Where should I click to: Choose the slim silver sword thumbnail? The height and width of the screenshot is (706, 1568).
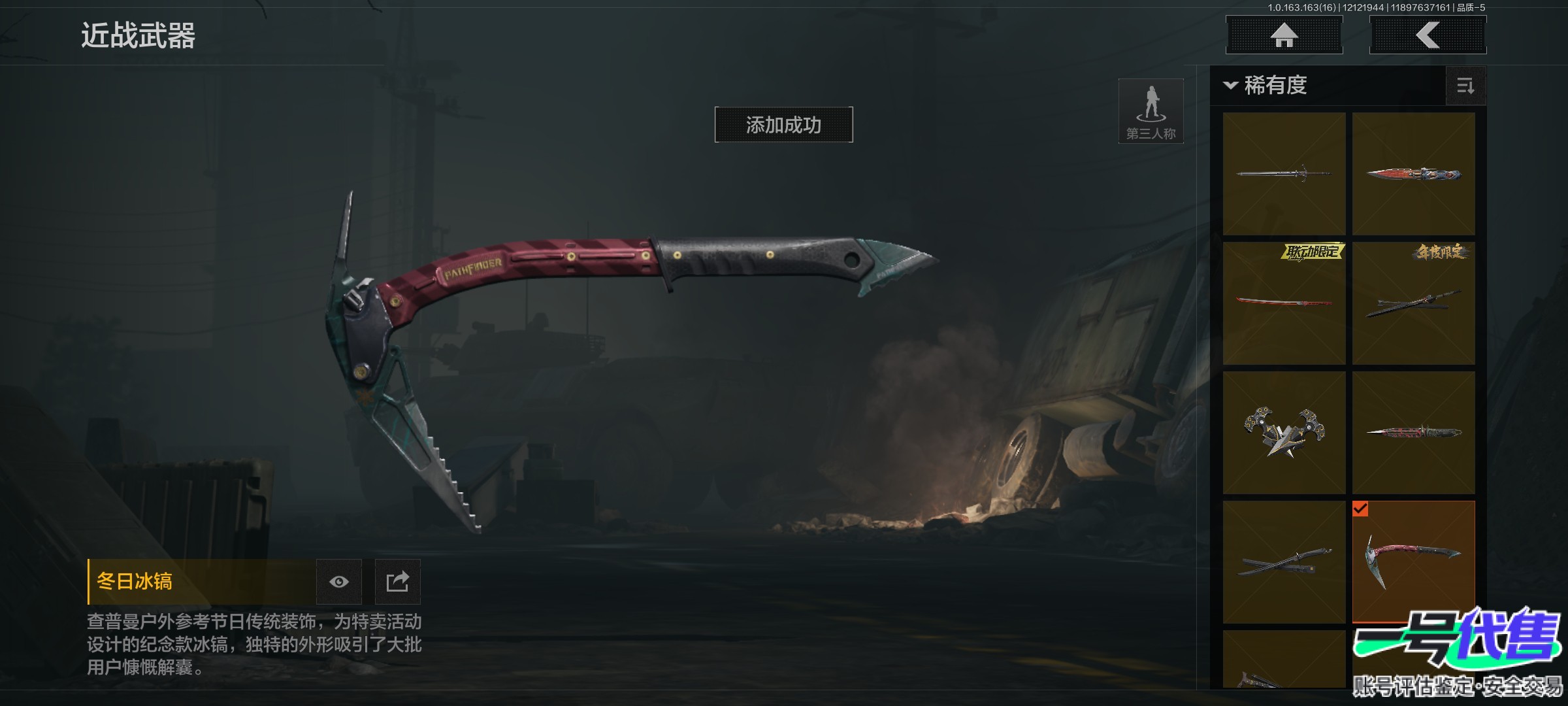[1284, 174]
